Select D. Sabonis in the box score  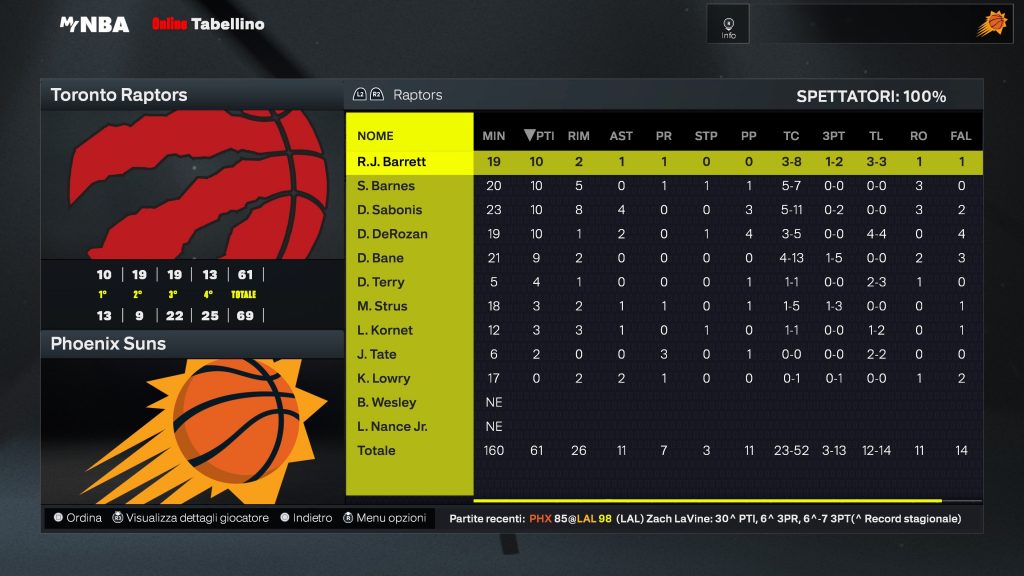coord(390,210)
